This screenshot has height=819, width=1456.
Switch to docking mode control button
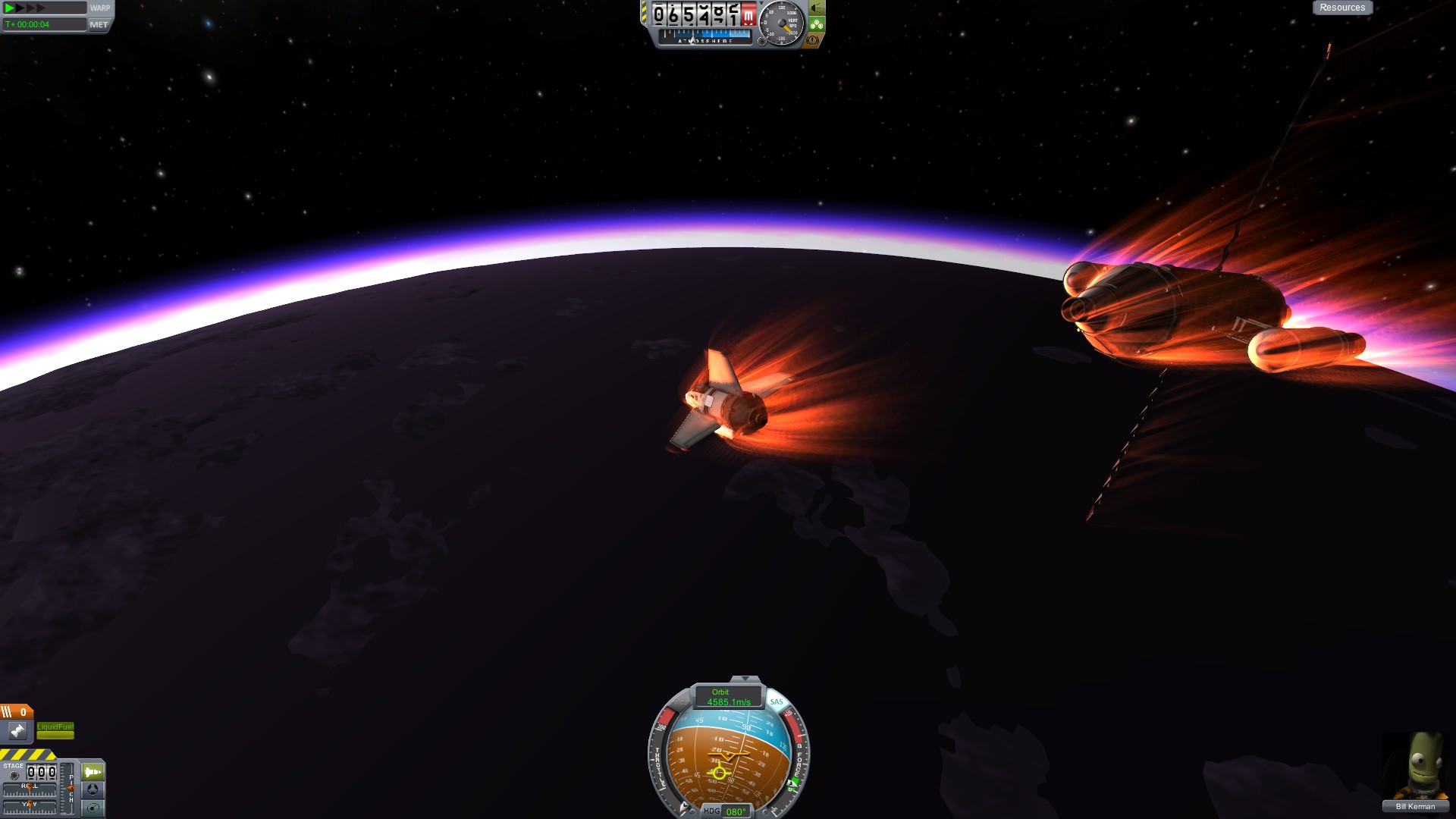tap(93, 789)
